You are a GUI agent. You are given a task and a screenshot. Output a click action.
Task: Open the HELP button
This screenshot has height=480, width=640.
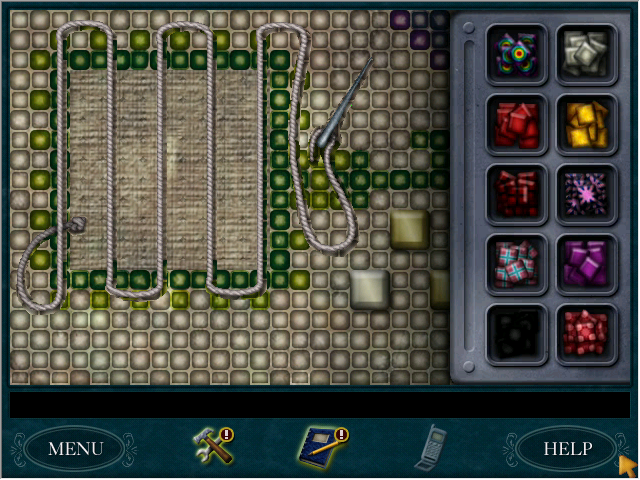pos(567,448)
